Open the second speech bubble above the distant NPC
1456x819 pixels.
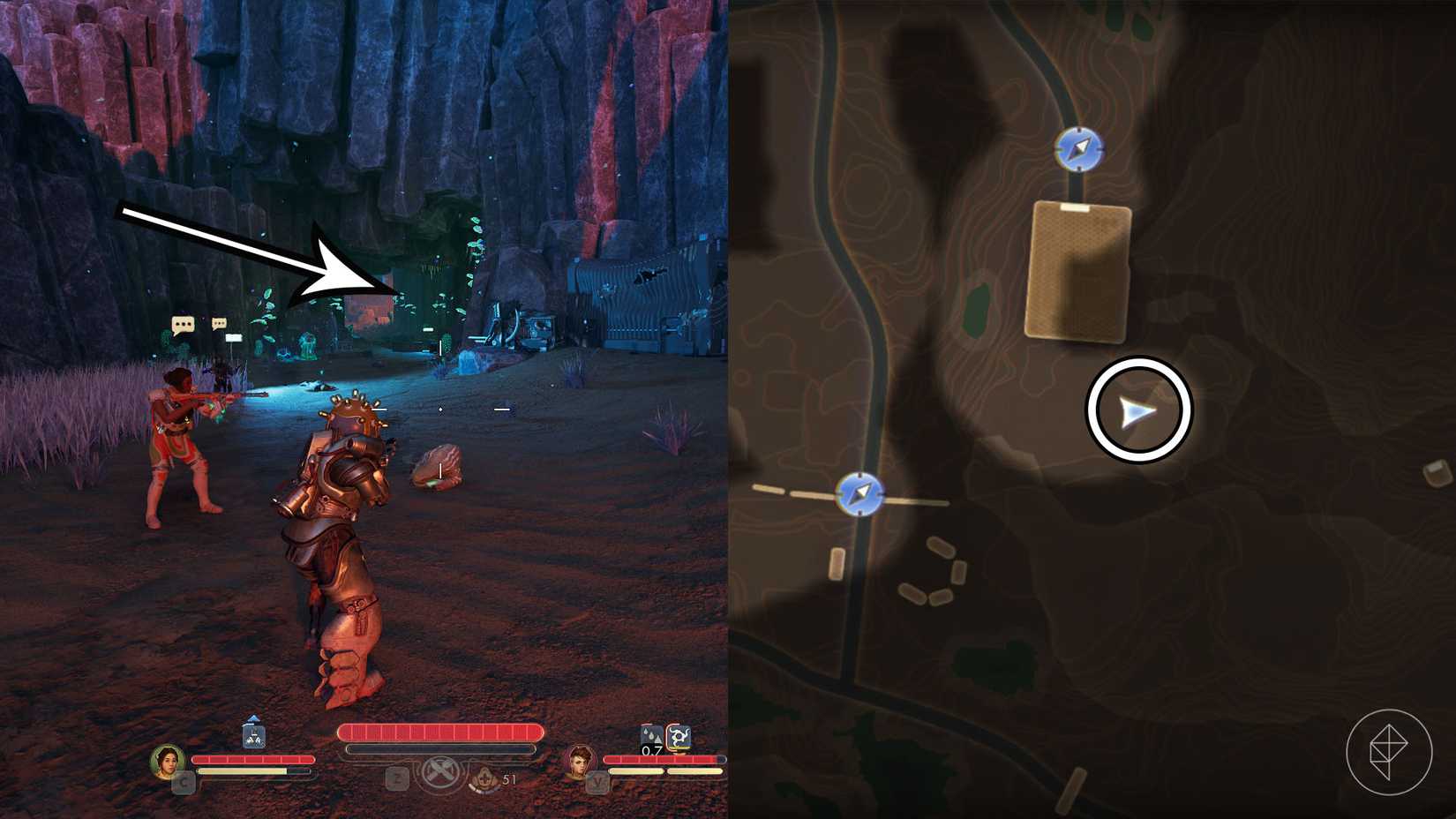tap(220, 323)
